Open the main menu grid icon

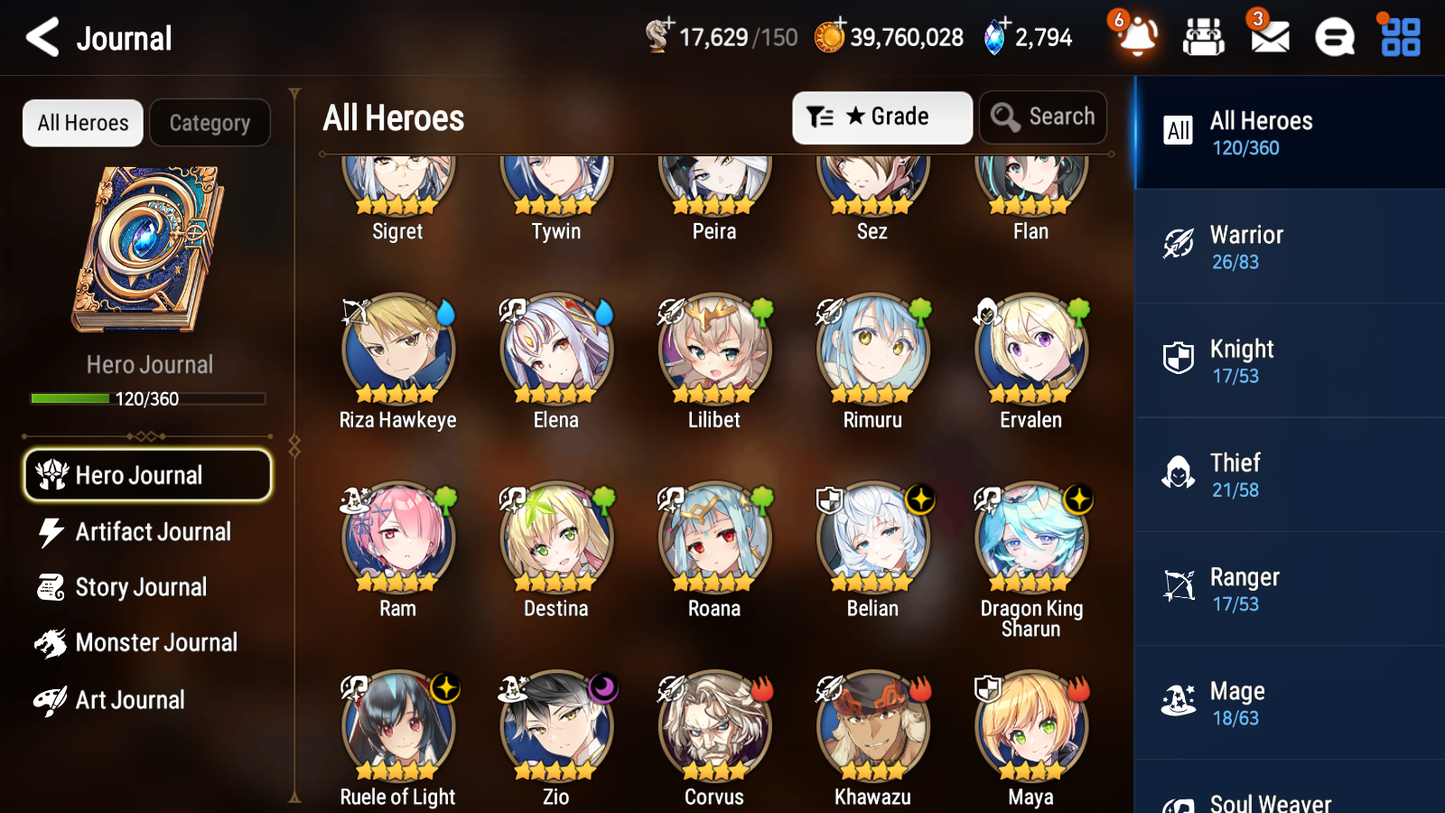tap(1398, 36)
